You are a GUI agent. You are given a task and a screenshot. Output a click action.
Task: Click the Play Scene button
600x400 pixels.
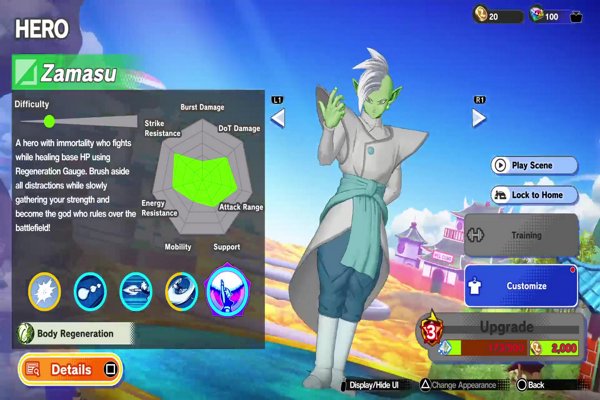(534, 165)
